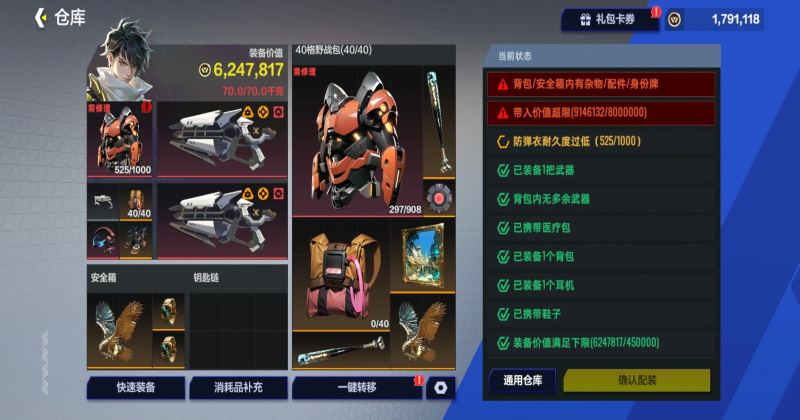
Task: Open the equipped backpack slot labeled 40/40
Action: tap(136, 200)
